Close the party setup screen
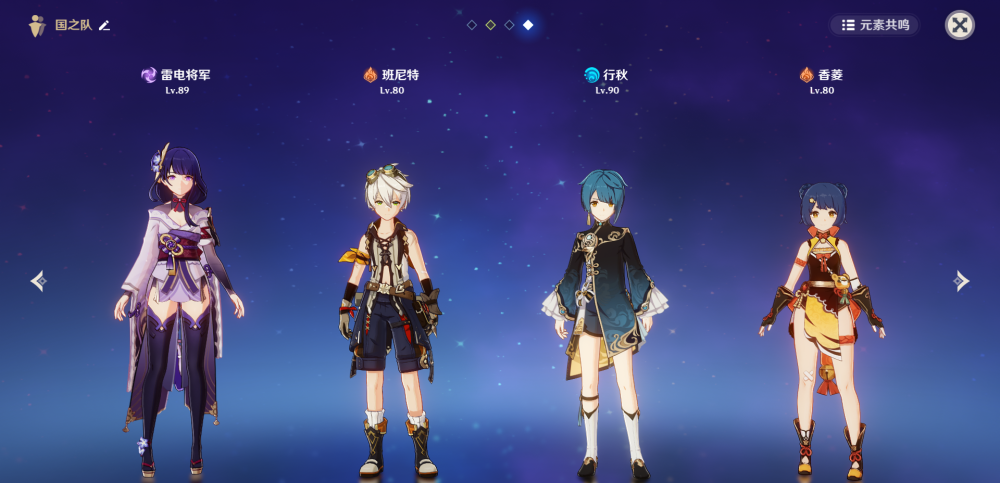The image size is (1000, 483). (x=959, y=25)
